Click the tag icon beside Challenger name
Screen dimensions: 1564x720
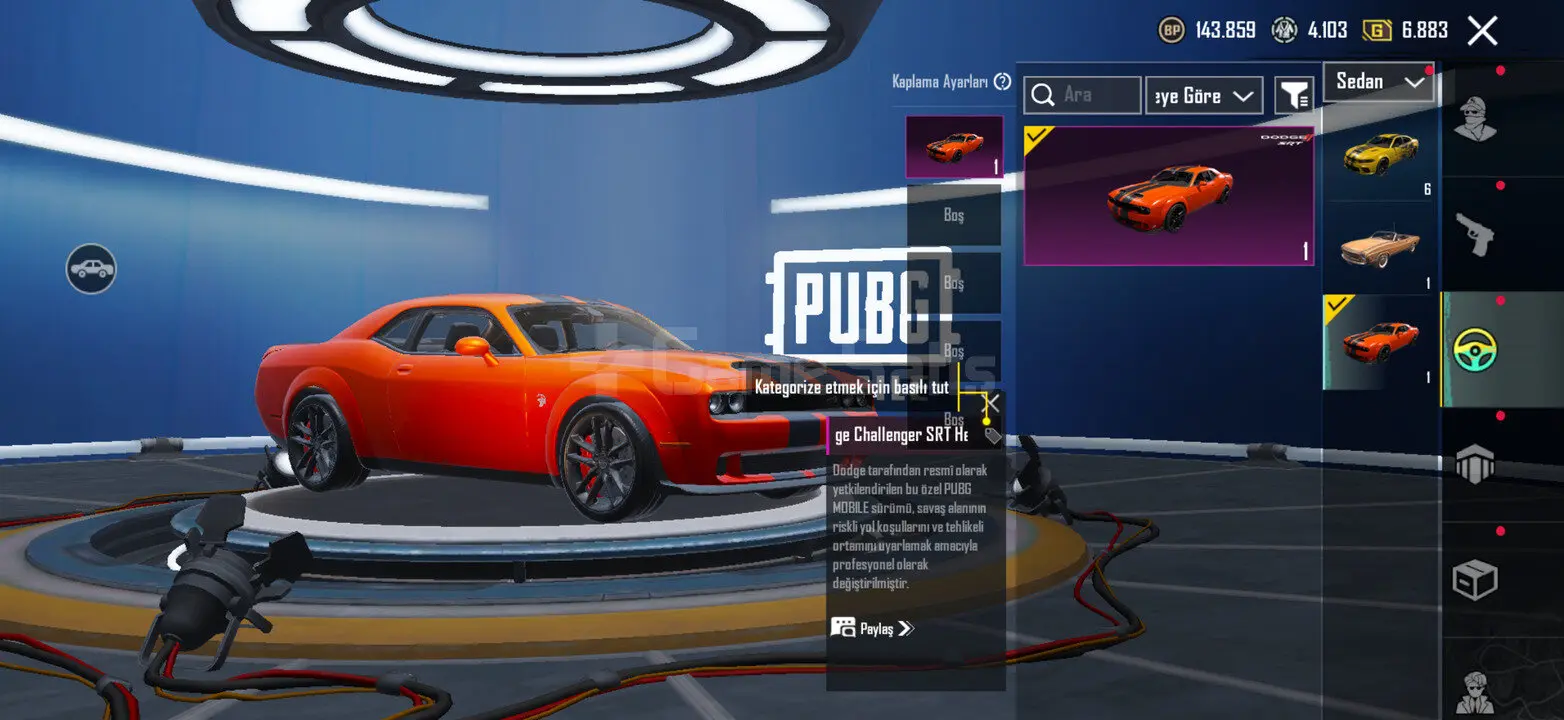pos(992,436)
